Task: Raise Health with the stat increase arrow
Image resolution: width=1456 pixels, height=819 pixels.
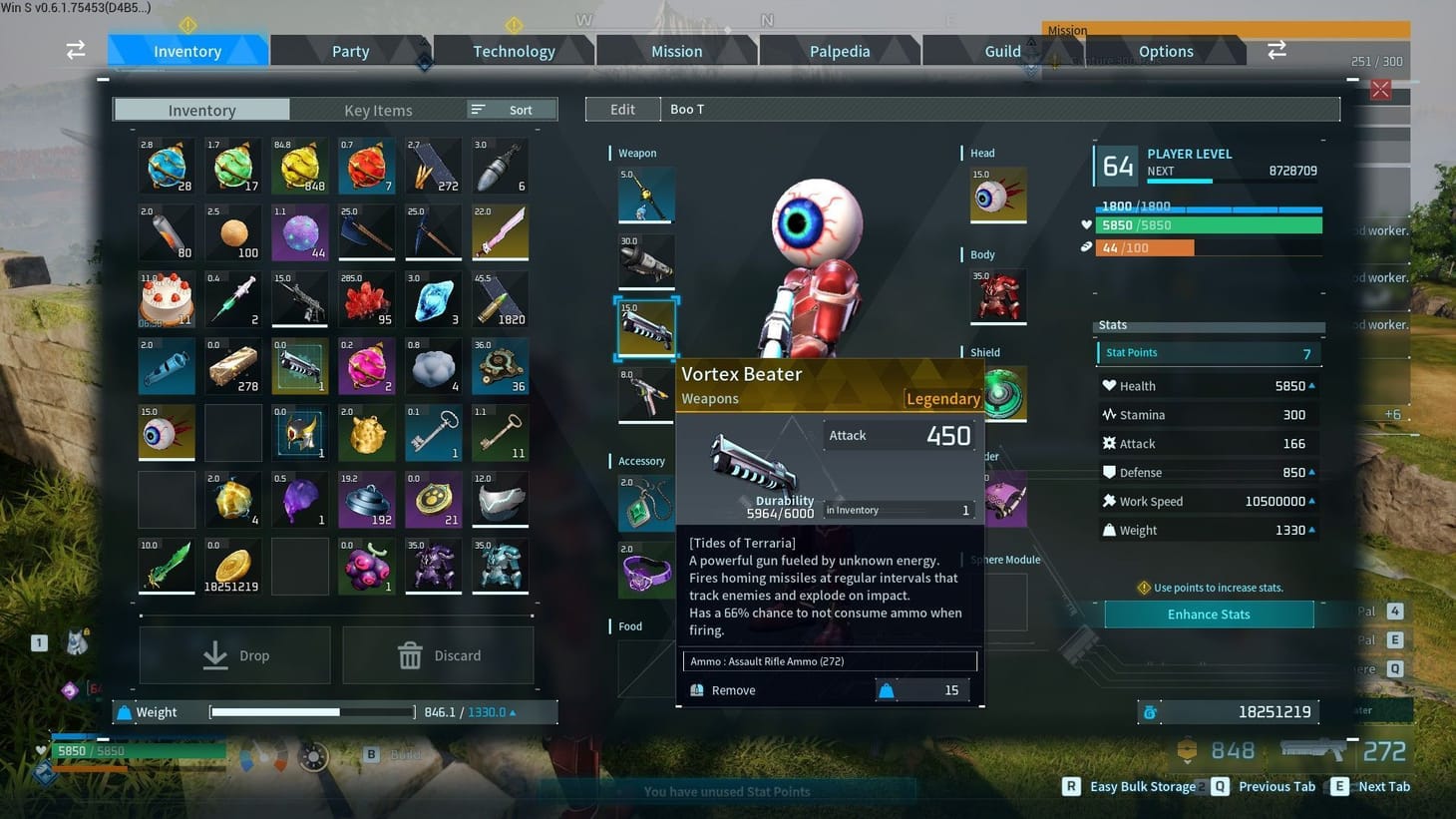Action: [x=1309, y=385]
